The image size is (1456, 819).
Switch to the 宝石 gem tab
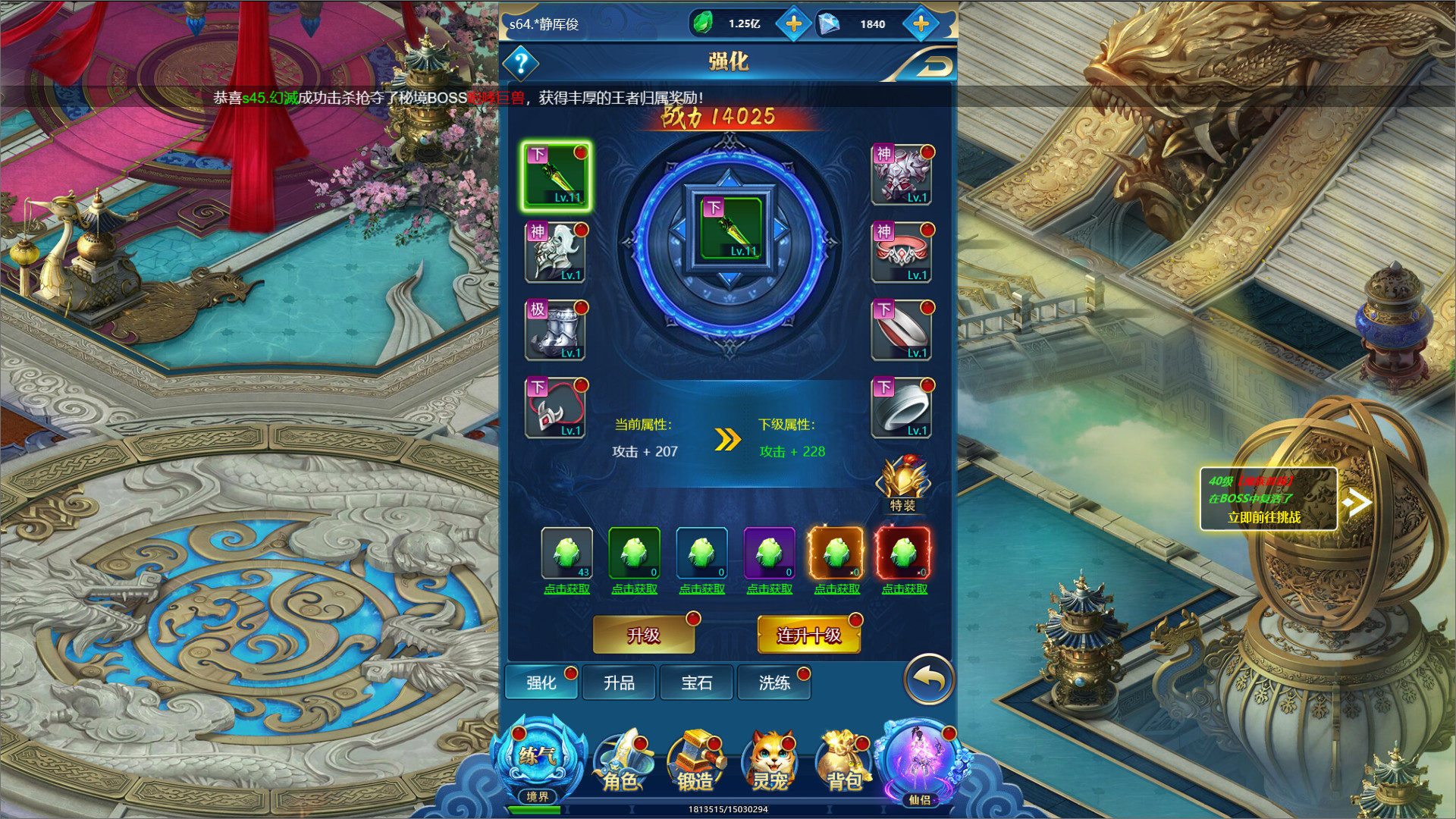point(697,682)
